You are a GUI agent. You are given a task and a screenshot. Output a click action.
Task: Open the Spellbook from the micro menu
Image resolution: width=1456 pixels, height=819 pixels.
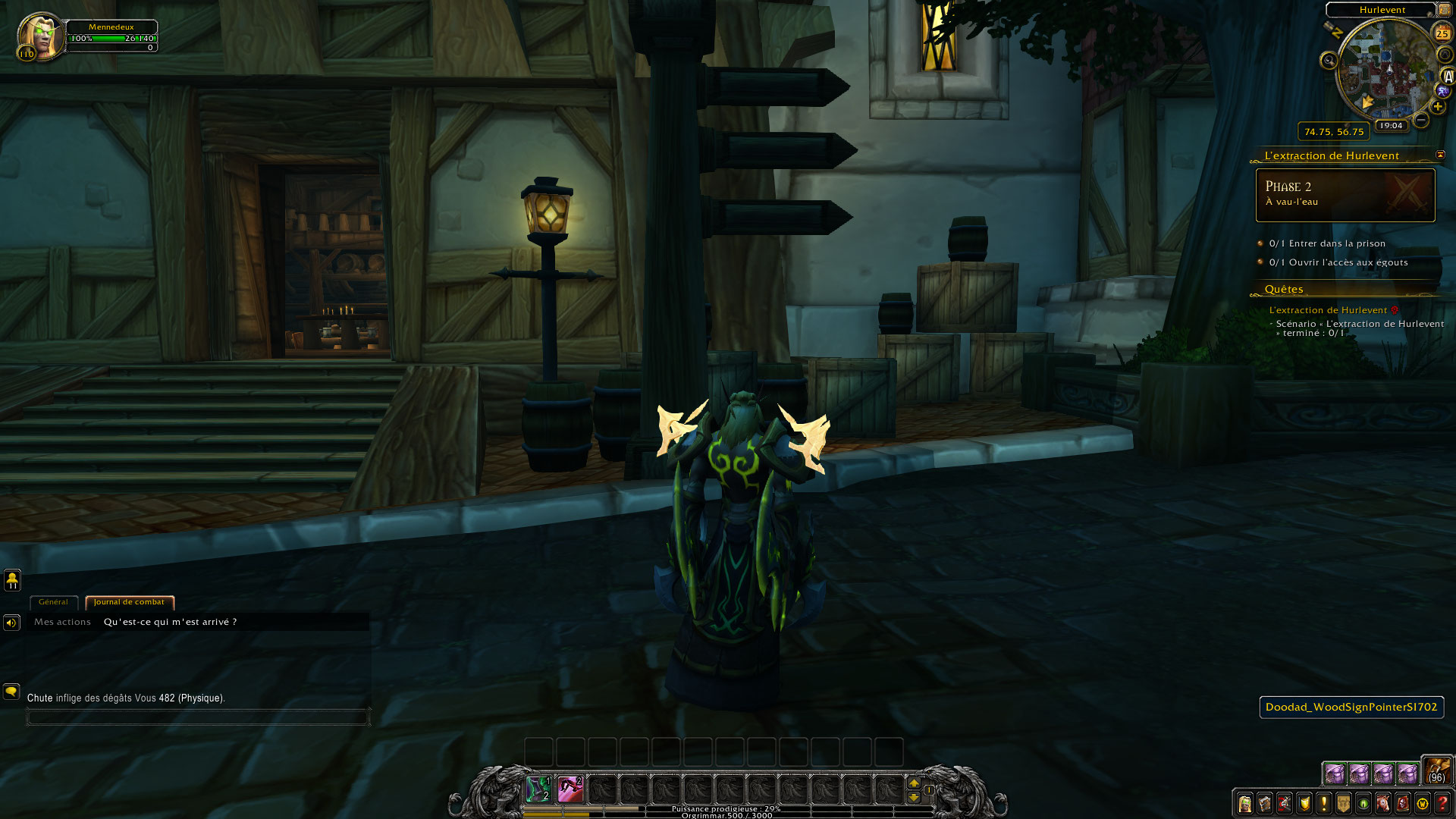click(1264, 805)
